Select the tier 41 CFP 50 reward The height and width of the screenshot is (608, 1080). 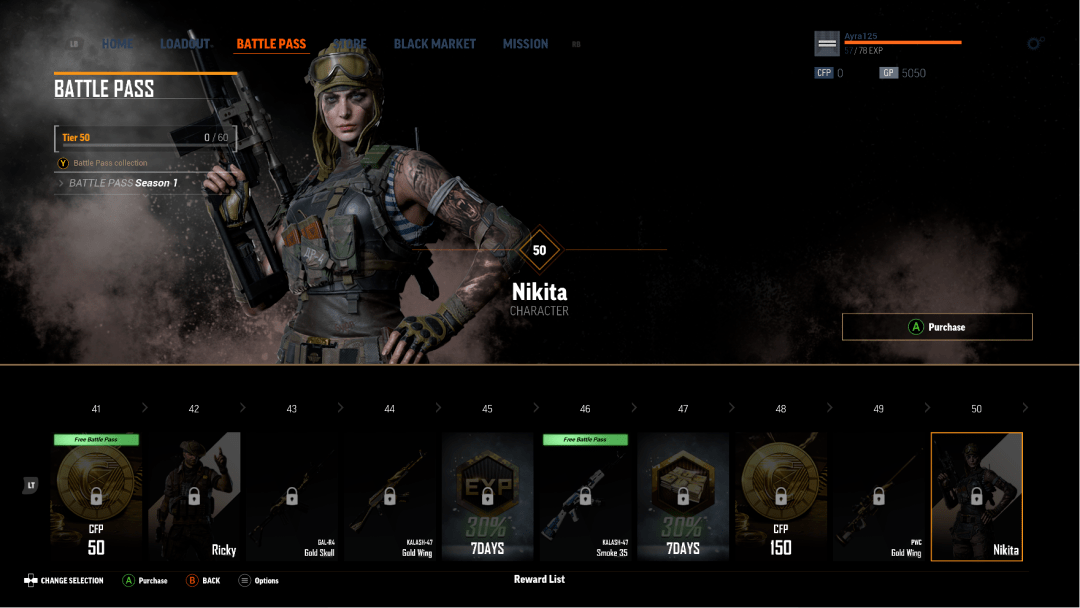pos(96,496)
